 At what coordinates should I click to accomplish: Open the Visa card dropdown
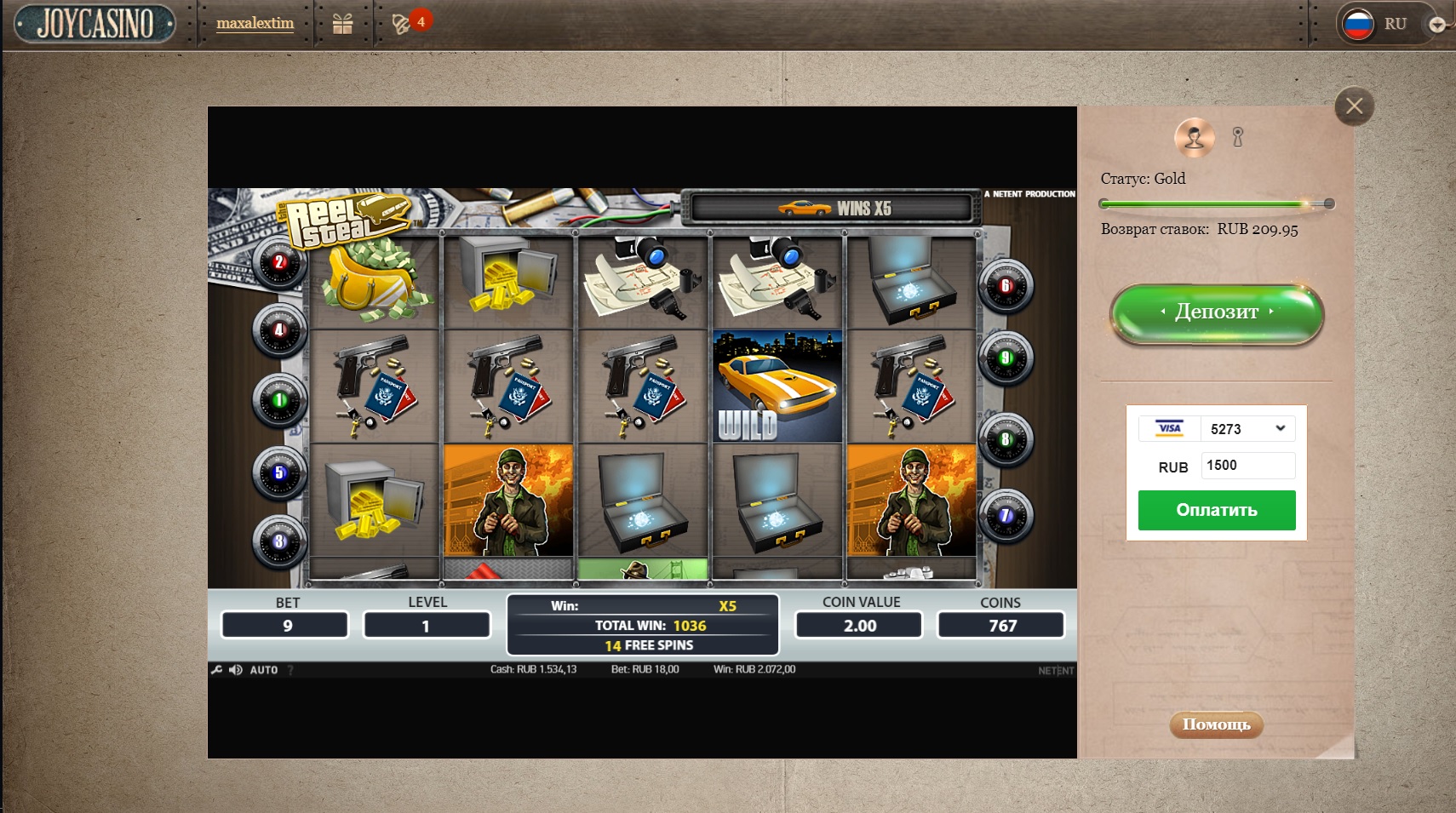click(1247, 429)
